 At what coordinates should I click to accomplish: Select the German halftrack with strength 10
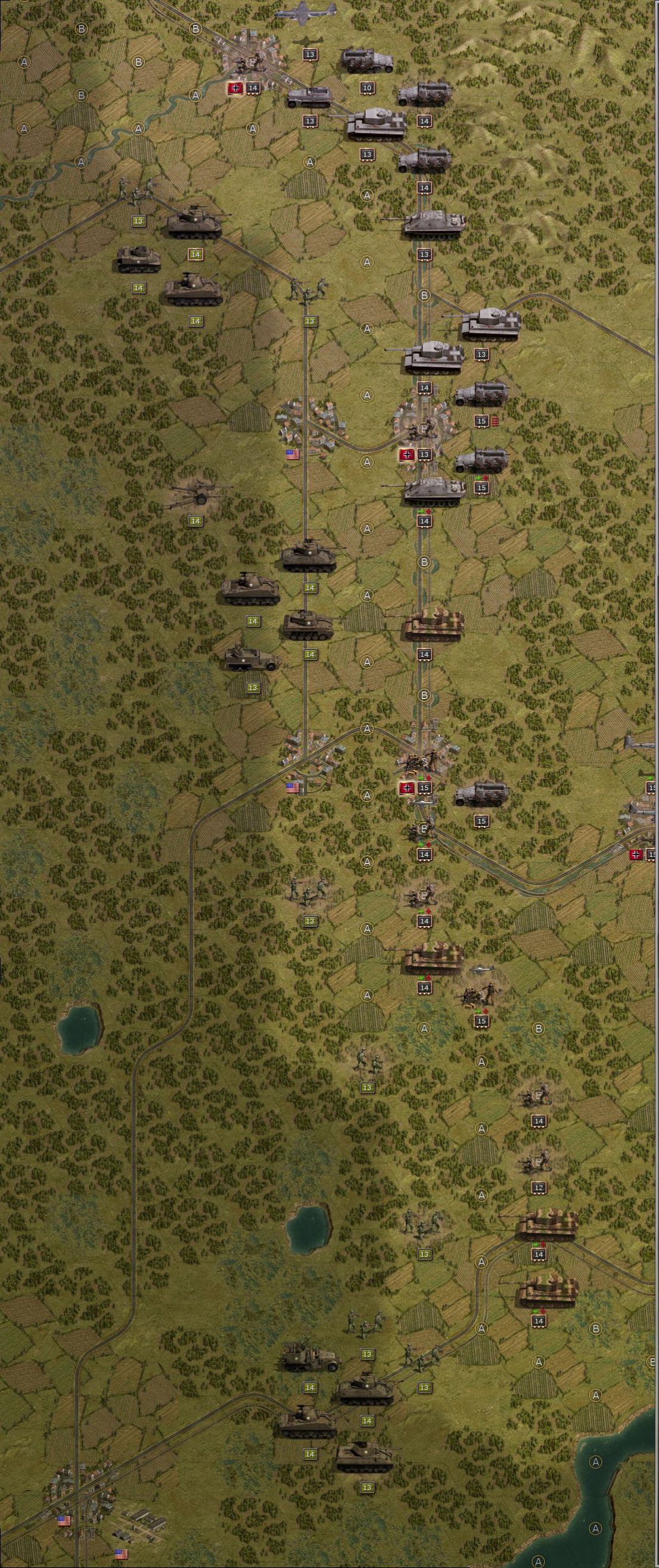tap(366, 62)
